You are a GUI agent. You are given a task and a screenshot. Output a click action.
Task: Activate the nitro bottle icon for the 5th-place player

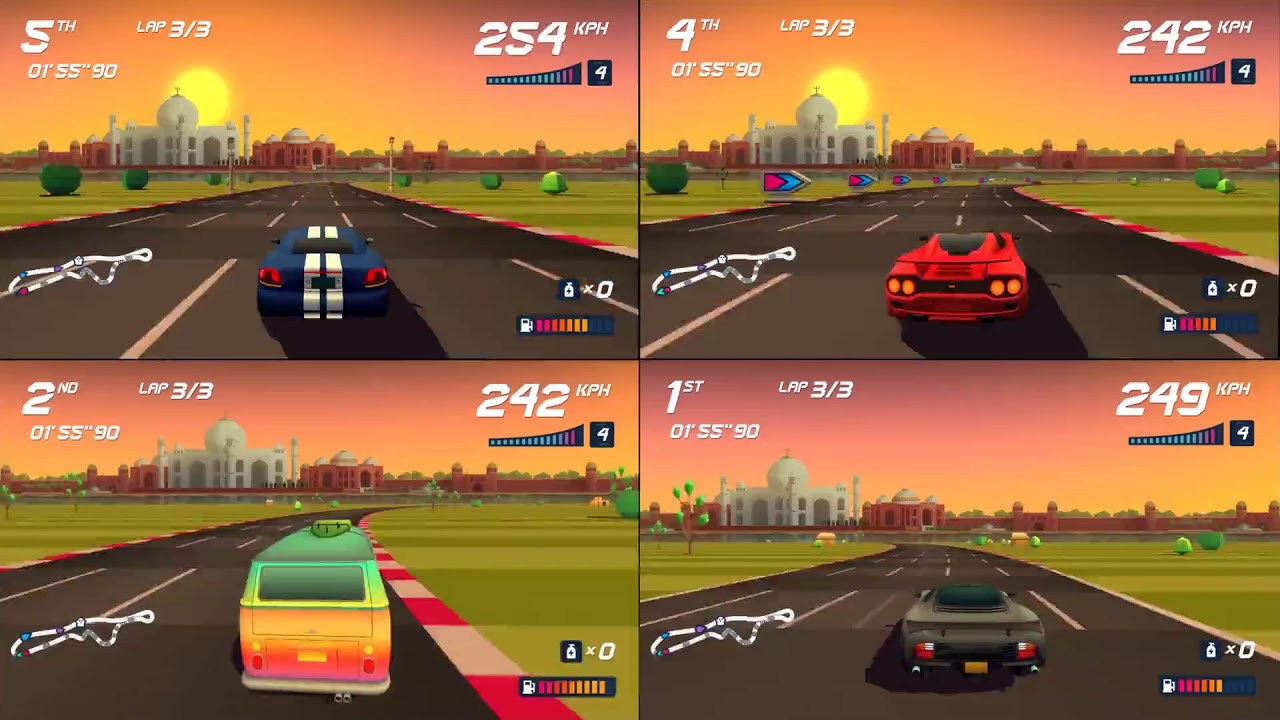[x=569, y=290]
